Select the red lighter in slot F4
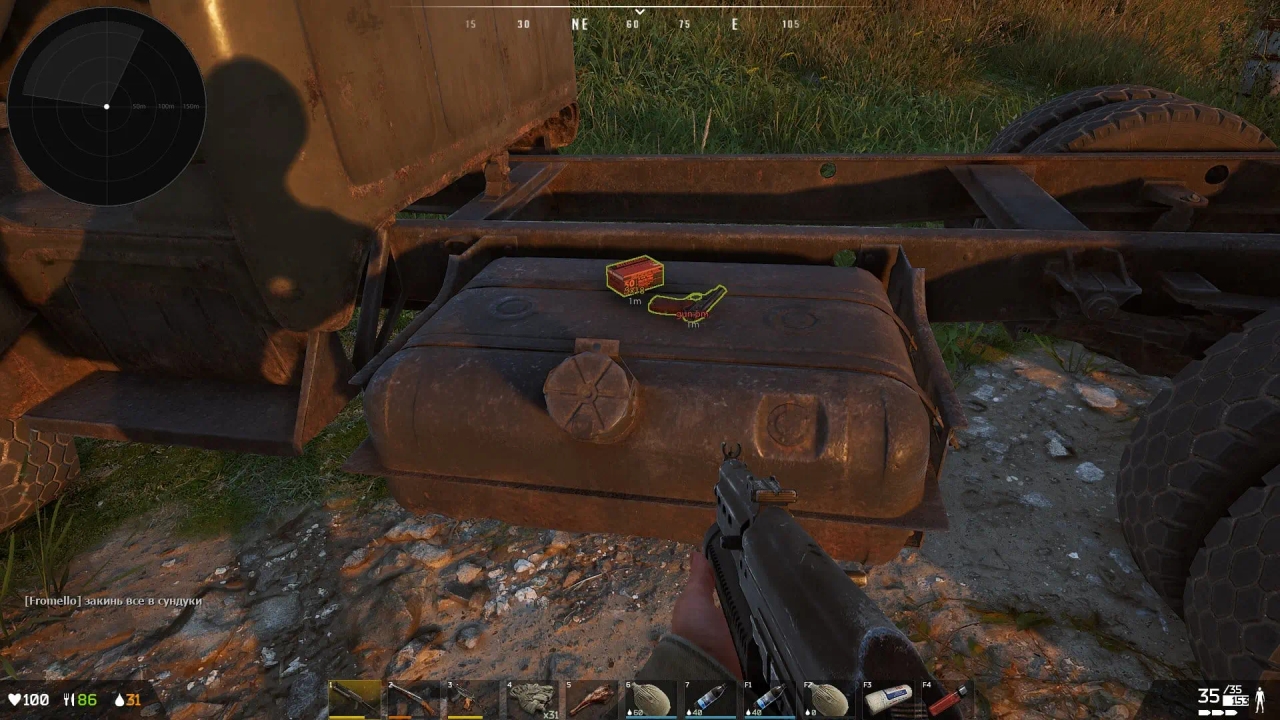Image resolution: width=1280 pixels, height=720 pixels. tap(947, 699)
